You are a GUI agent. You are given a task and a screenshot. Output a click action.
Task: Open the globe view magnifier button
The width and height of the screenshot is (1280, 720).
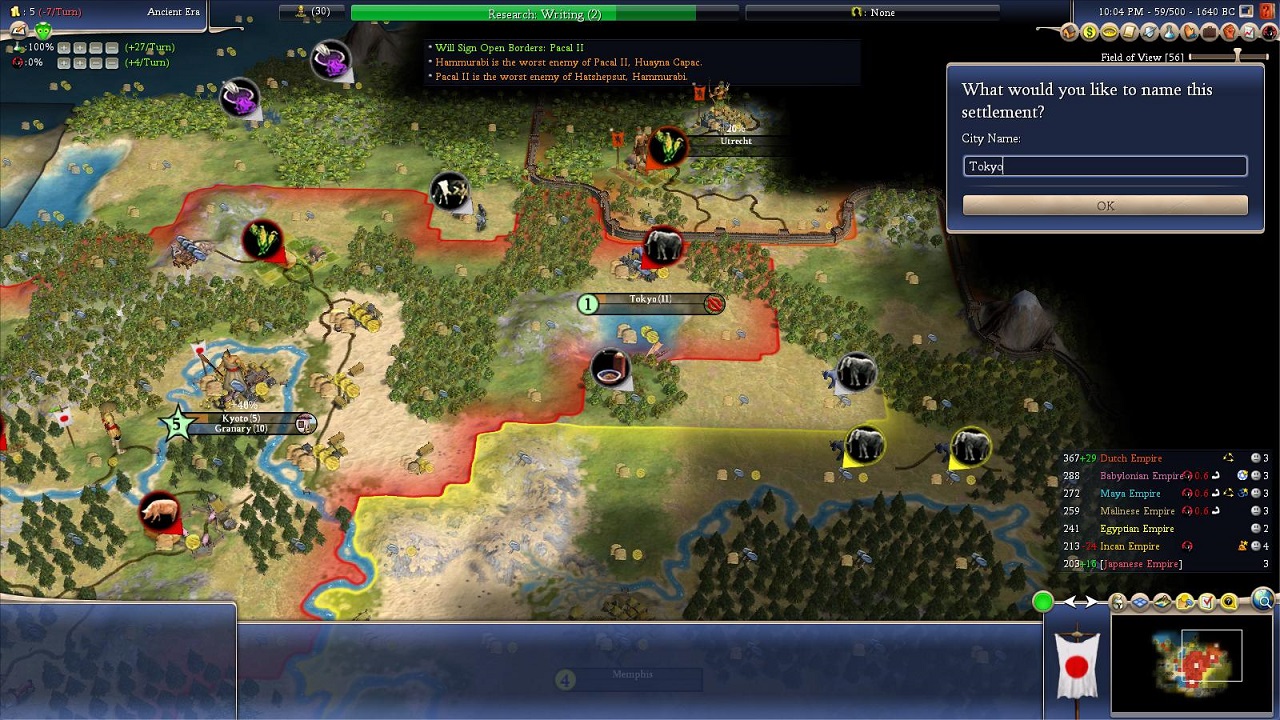pos(1264,601)
